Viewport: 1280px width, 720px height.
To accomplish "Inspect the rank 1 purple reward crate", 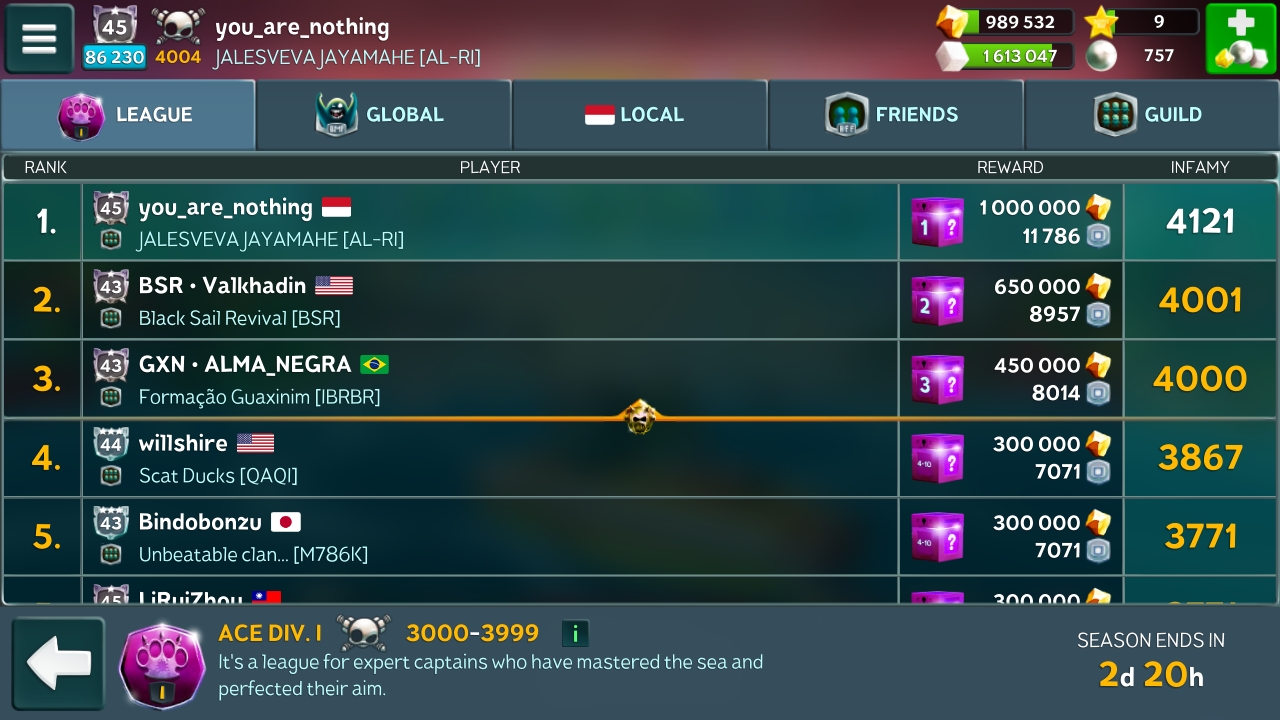I will pos(937,222).
